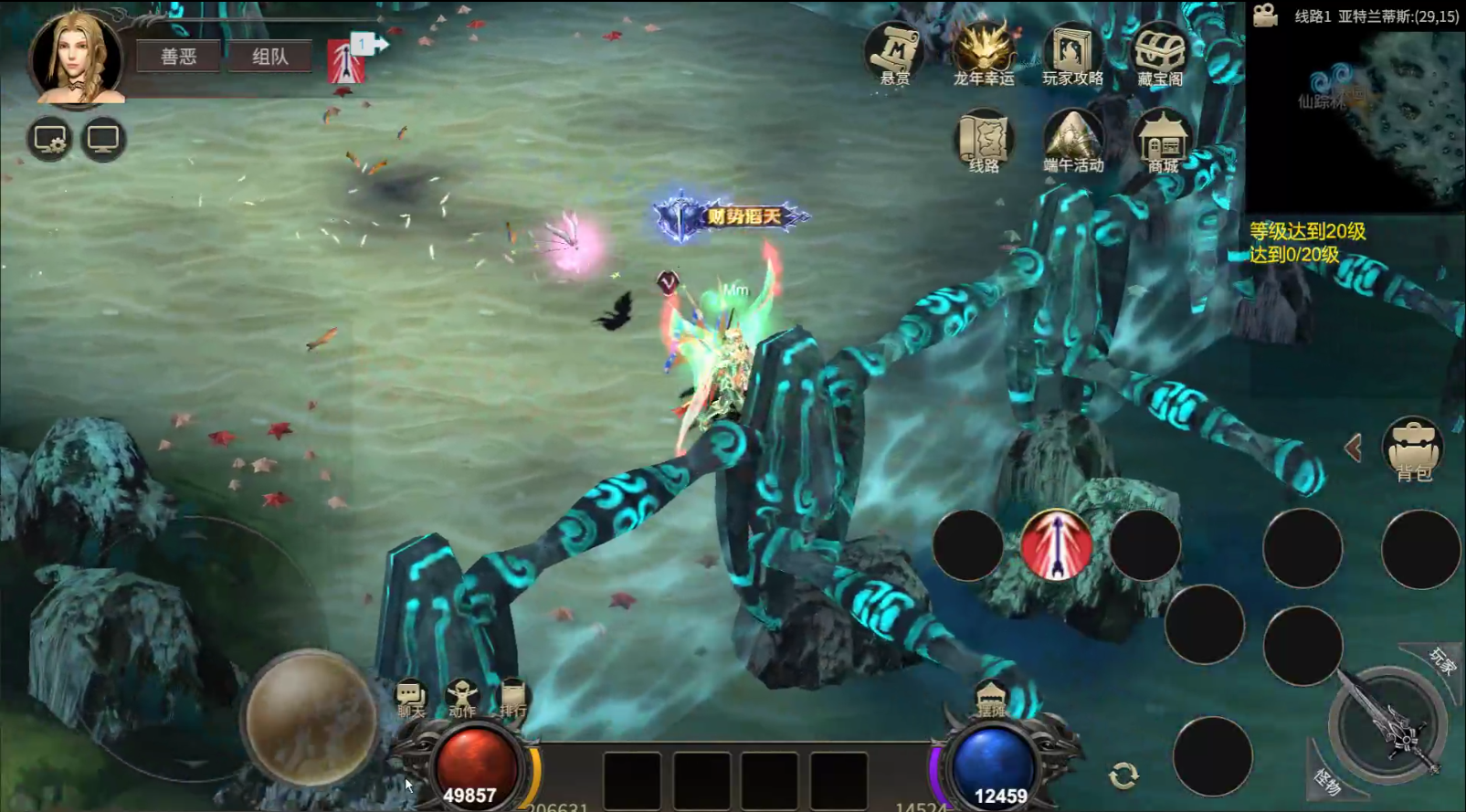Open the 藏宝阁 treasure pavilion
The width and height of the screenshot is (1466, 812).
pos(1160,55)
